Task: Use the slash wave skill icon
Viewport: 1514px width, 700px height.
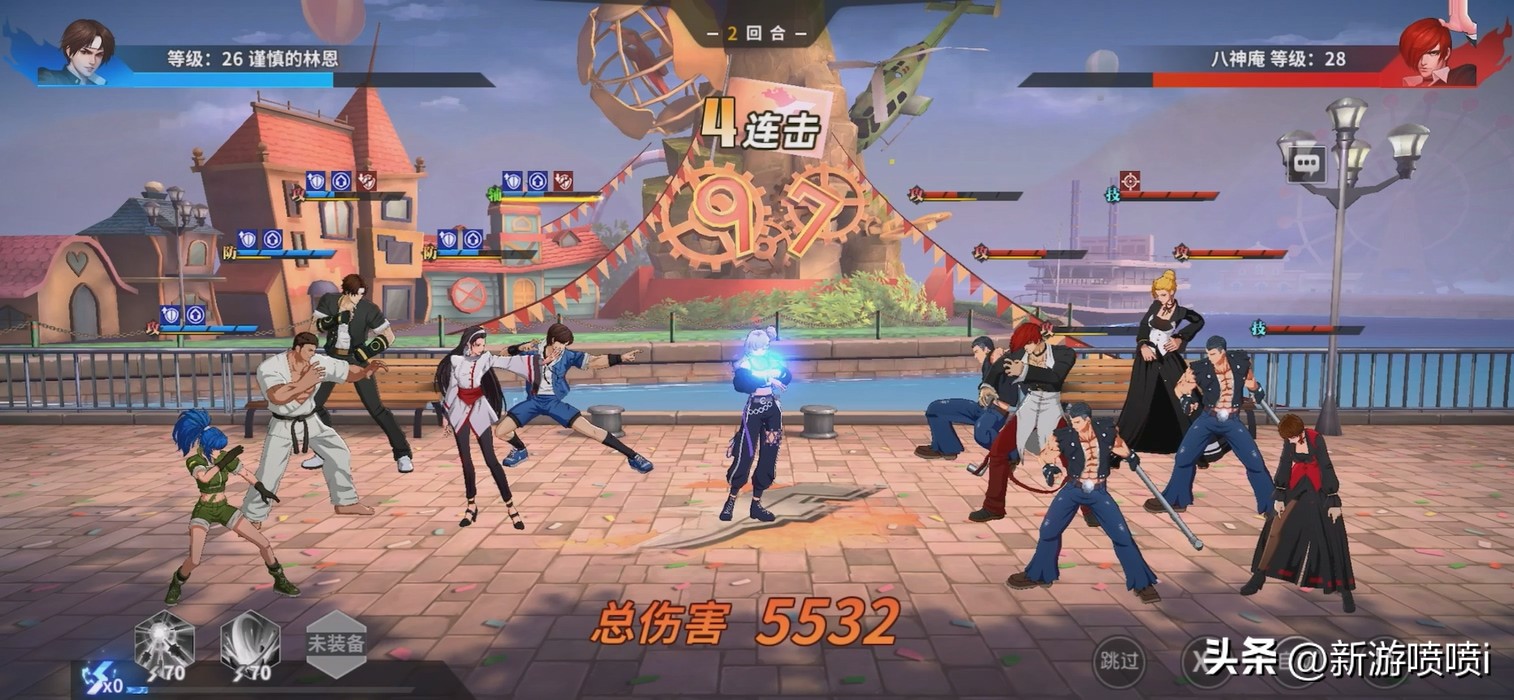Action: coord(249,640)
